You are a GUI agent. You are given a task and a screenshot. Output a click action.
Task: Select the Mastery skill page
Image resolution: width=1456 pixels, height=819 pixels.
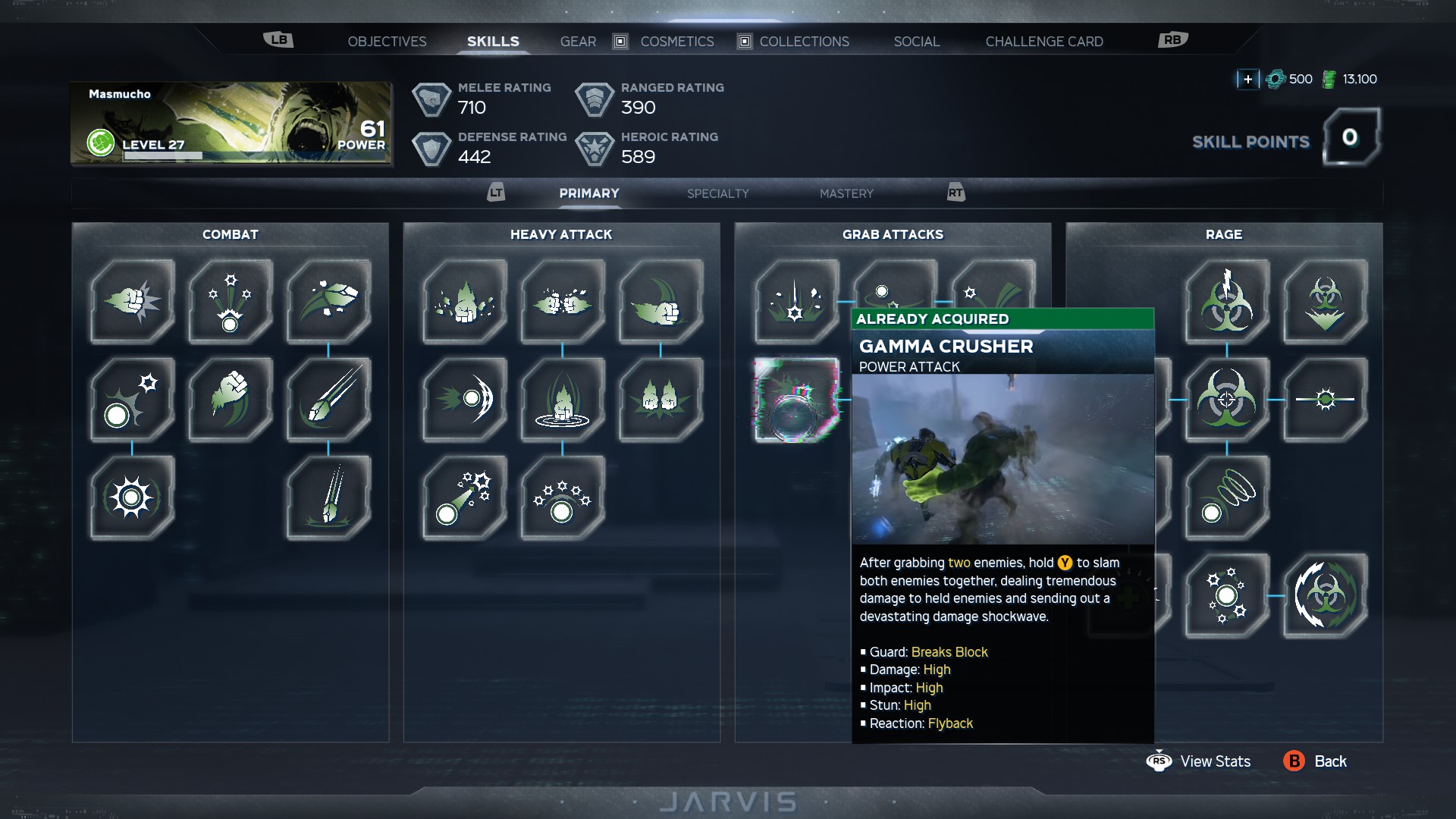click(846, 194)
